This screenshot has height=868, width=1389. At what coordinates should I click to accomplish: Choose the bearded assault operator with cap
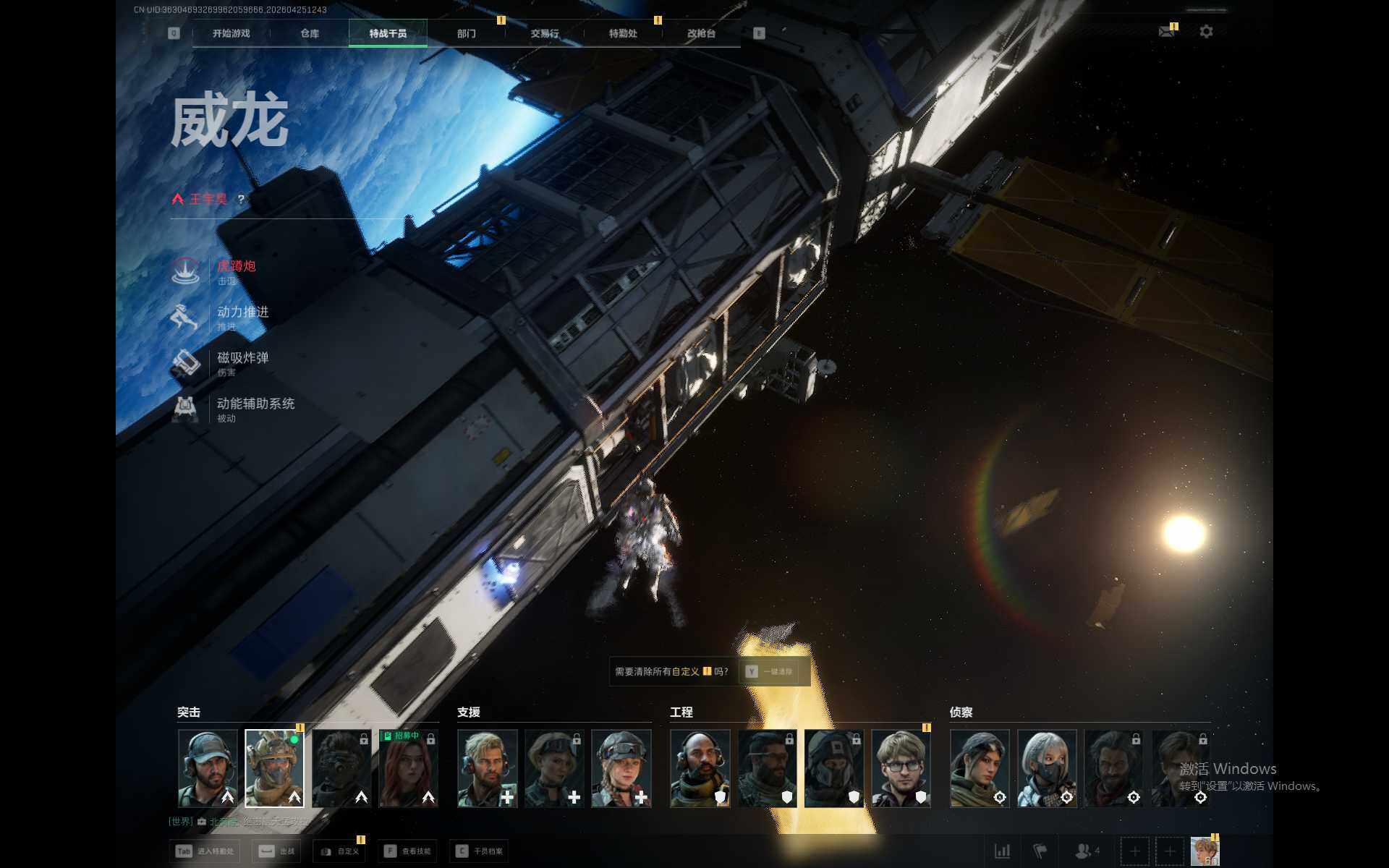(208, 768)
